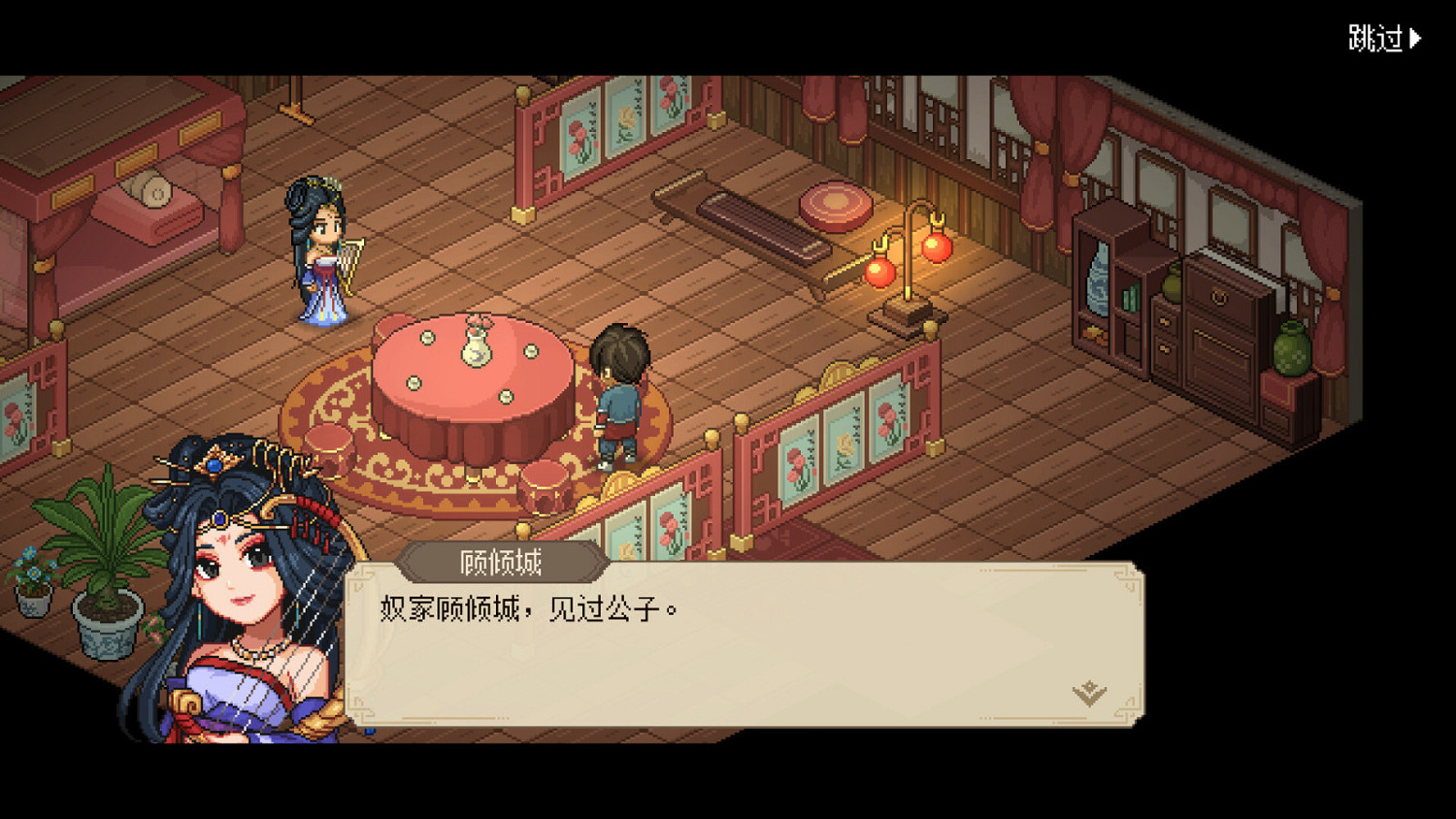Screen dimensions: 1456x819
Task: Click the long wooden bench
Action: pyautogui.click(x=747, y=228)
